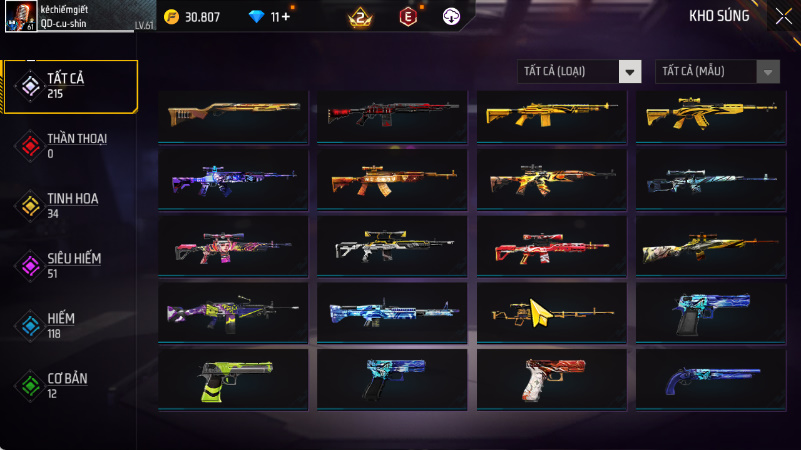Open the Tất Cả (Mẫu) model dropdown

coord(717,71)
